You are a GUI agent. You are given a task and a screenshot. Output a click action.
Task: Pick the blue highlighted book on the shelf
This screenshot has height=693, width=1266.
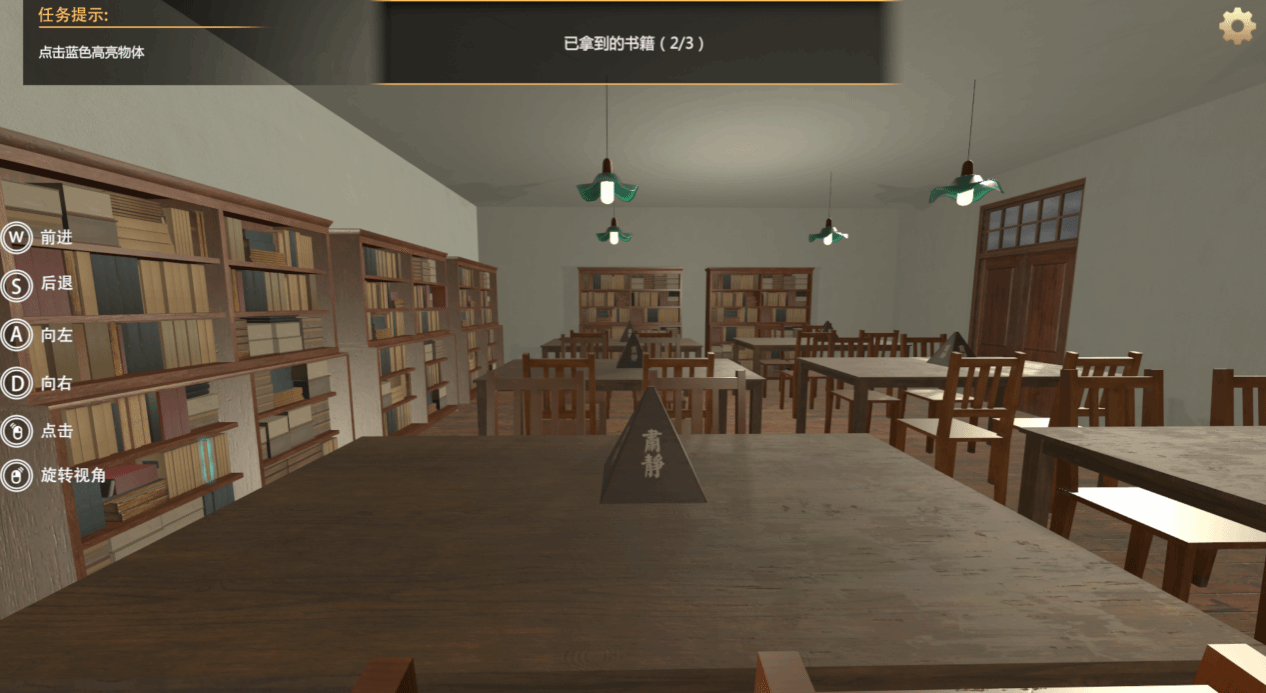coord(207,456)
